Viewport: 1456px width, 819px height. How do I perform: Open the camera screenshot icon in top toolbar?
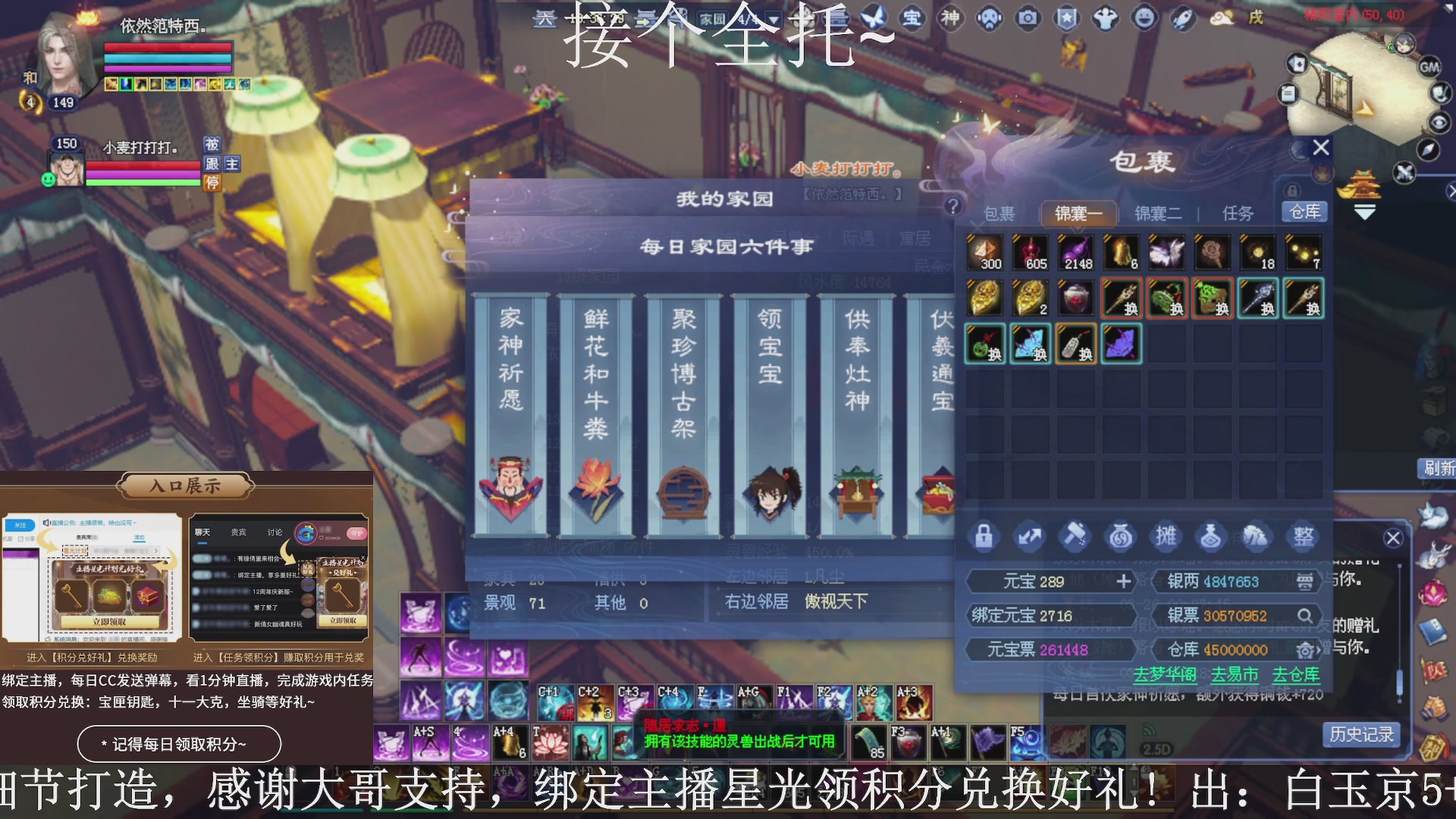(x=1028, y=19)
